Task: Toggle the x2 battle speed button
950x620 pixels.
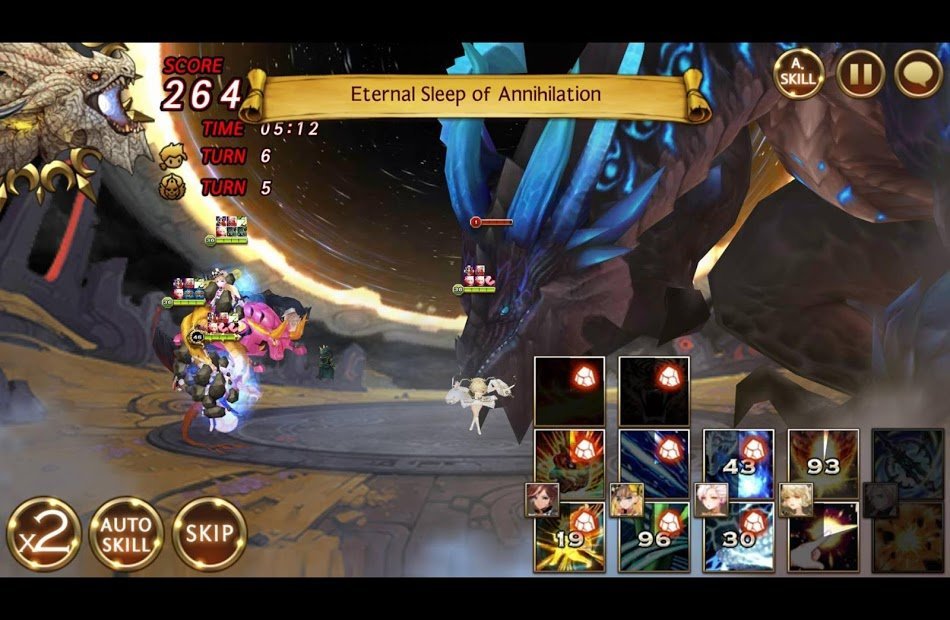Action: tap(43, 534)
